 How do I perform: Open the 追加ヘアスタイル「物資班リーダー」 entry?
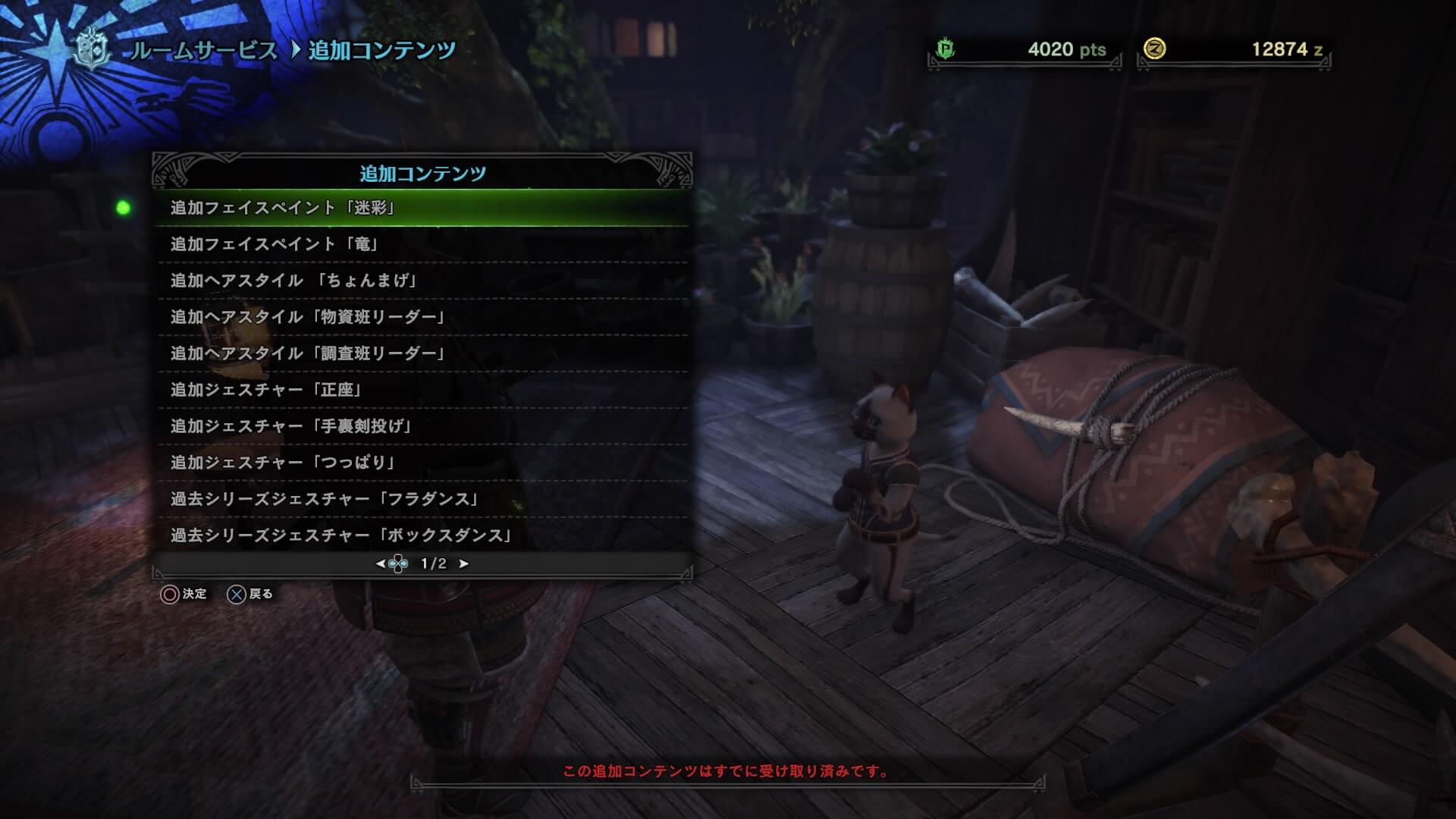click(x=422, y=317)
